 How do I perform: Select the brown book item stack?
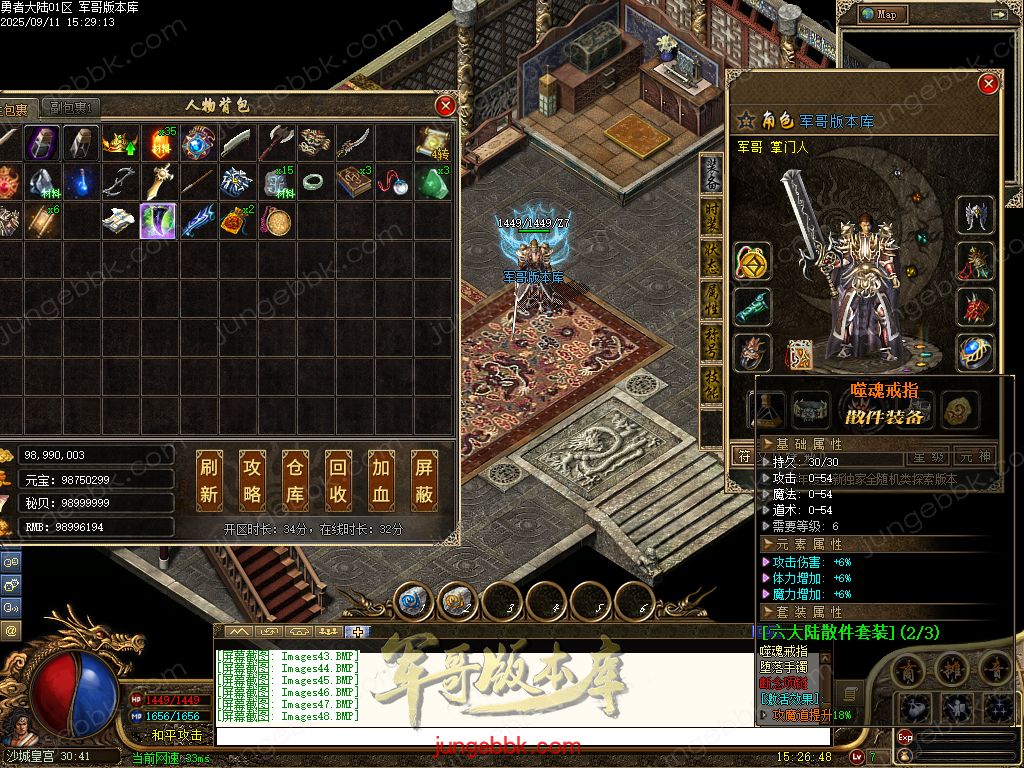click(x=352, y=183)
